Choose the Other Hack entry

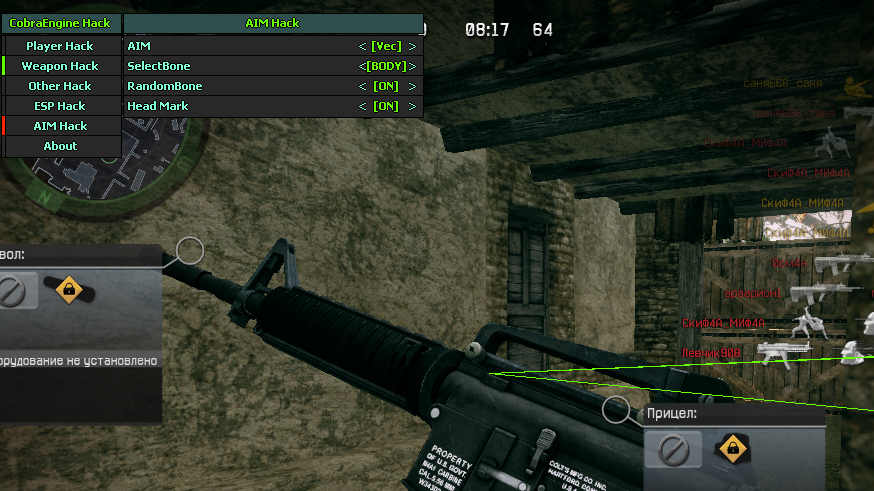tap(60, 86)
